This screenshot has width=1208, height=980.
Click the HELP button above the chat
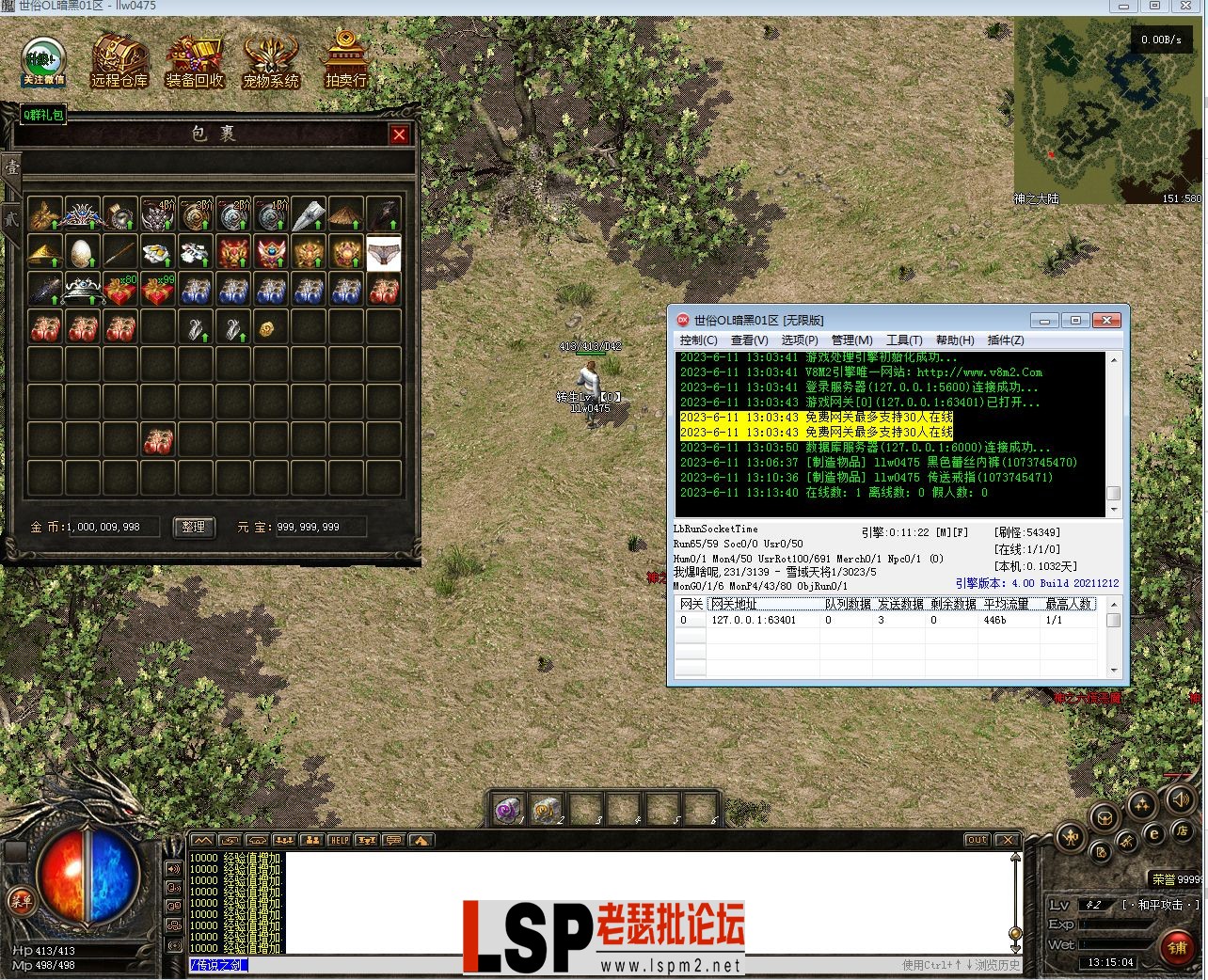339,840
